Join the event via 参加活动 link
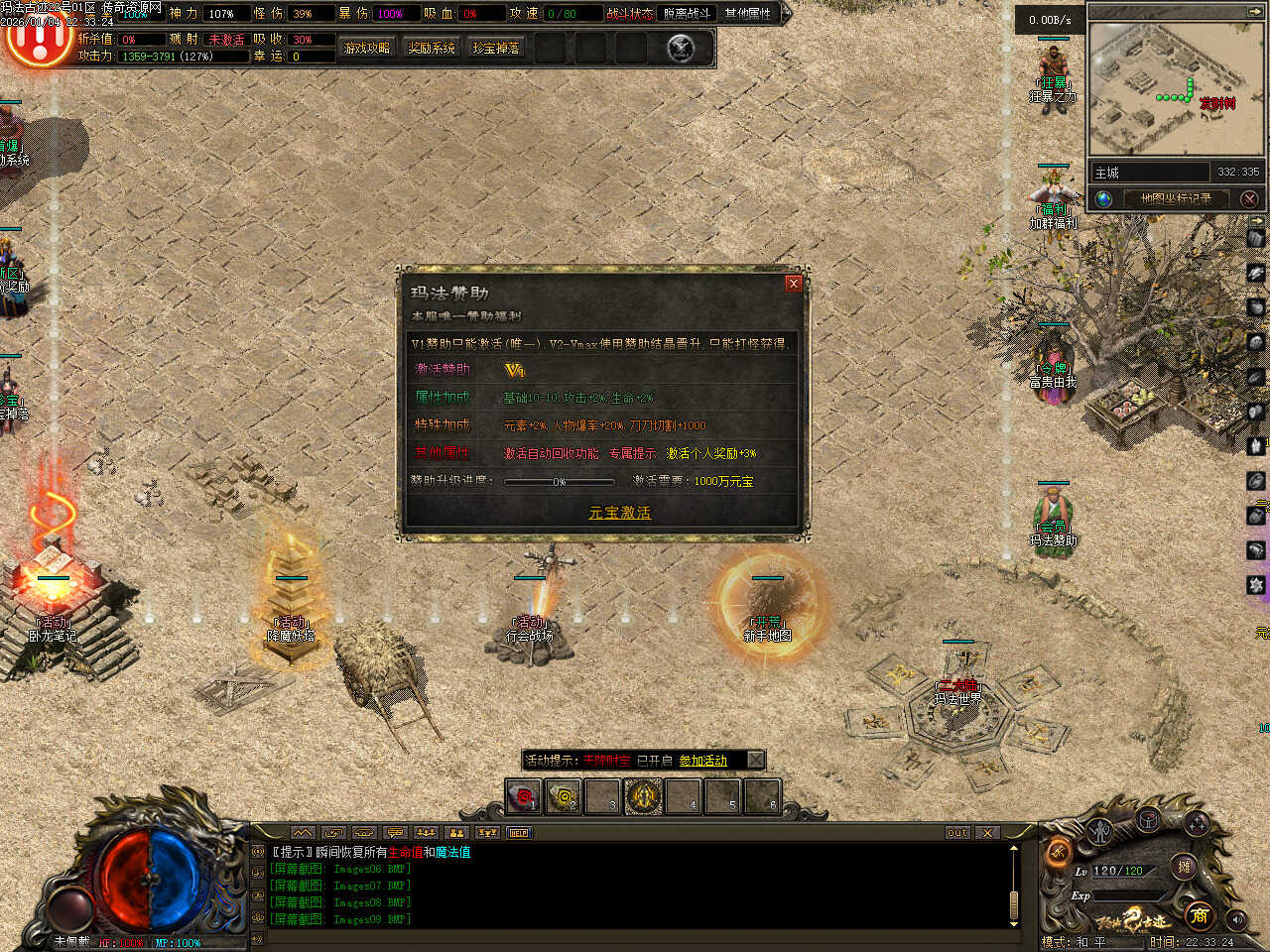Screen dimensions: 1270x952 click(x=702, y=761)
